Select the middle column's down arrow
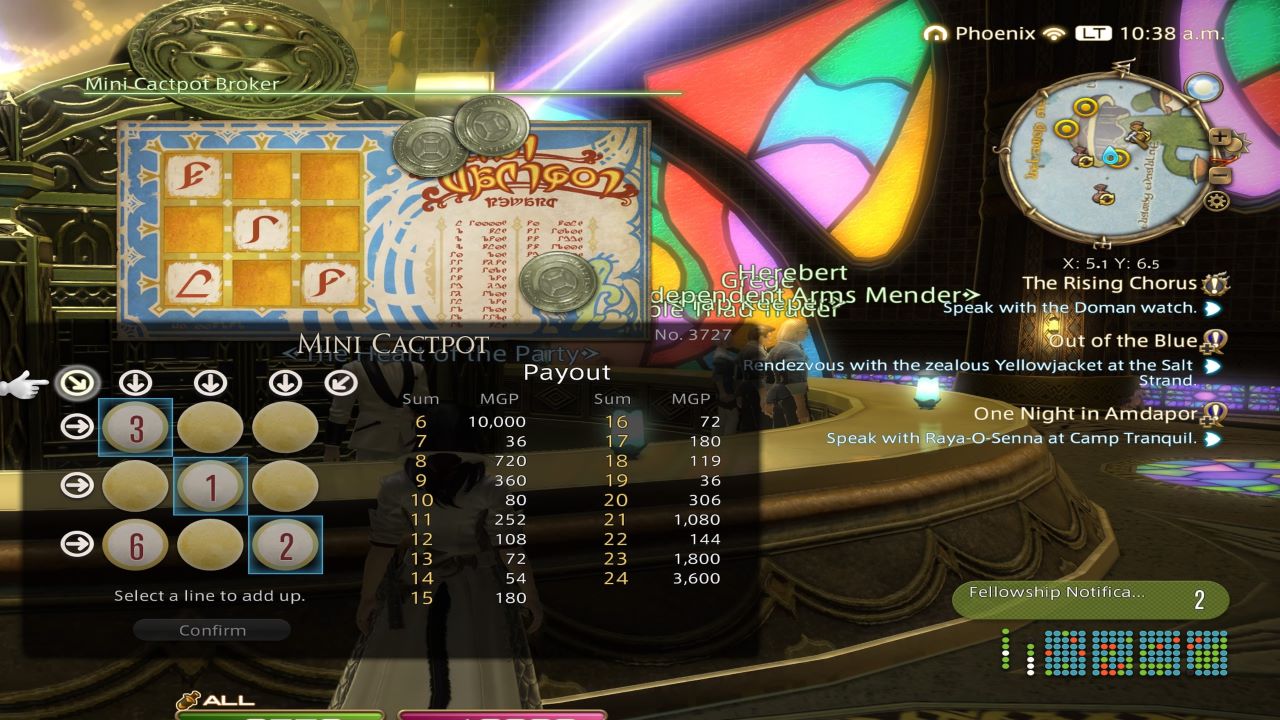1280x720 pixels. pyautogui.click(x=209, y=382)
